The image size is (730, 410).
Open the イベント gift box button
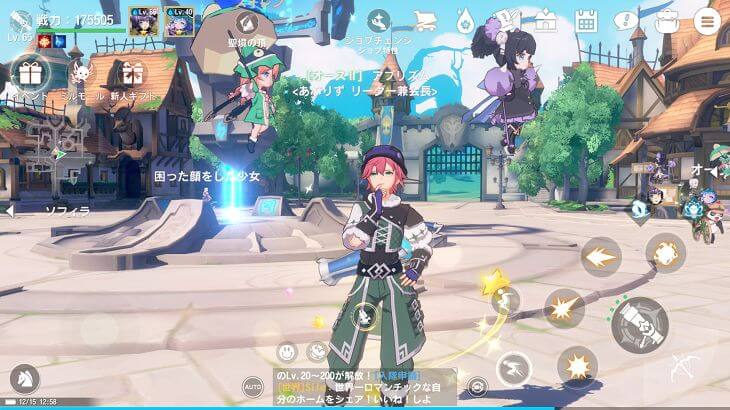[x=25, y=72]
